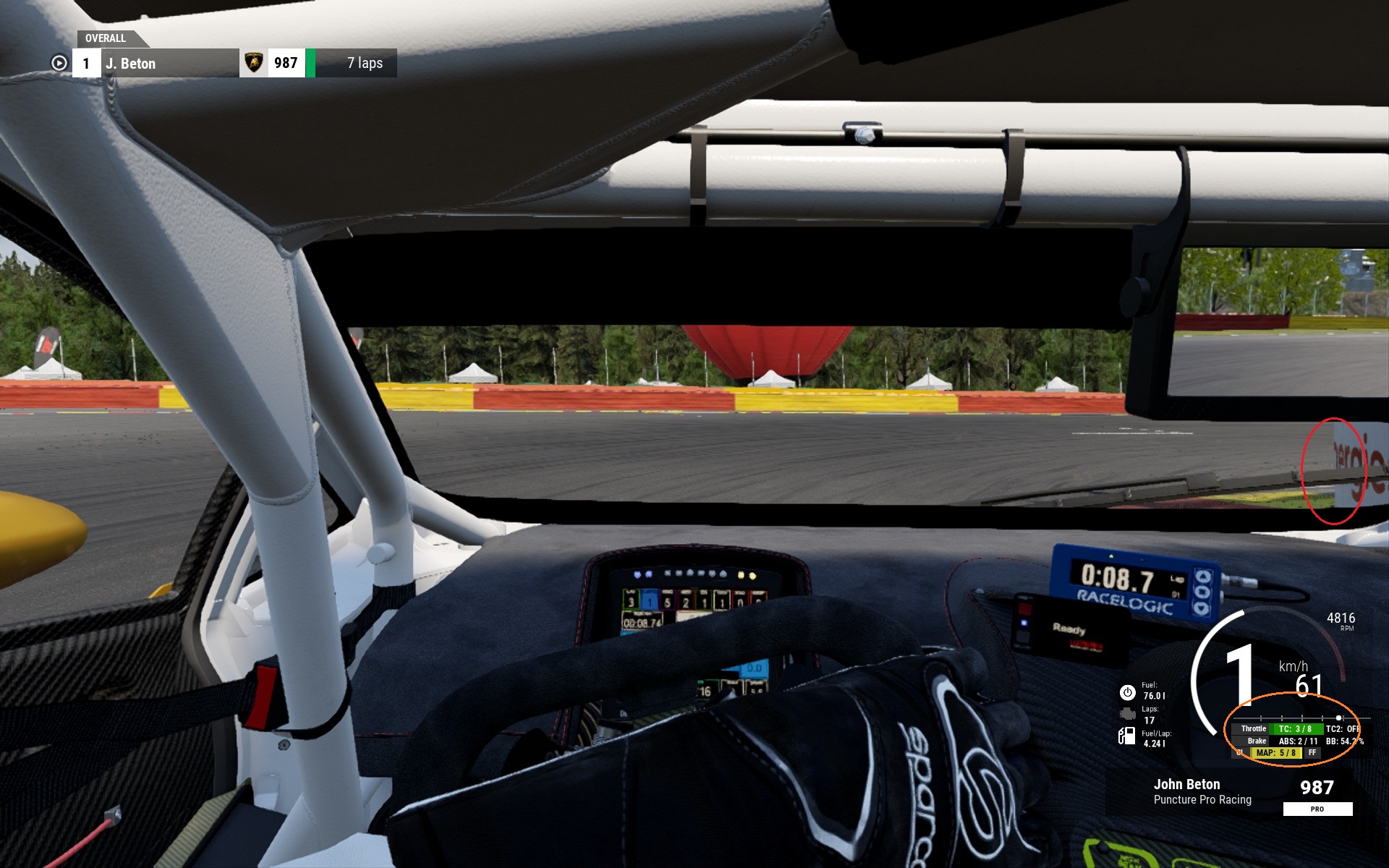Switch the standings using the OVERALL tab
The image size is (1389, 868).
[x=106, y=38]
